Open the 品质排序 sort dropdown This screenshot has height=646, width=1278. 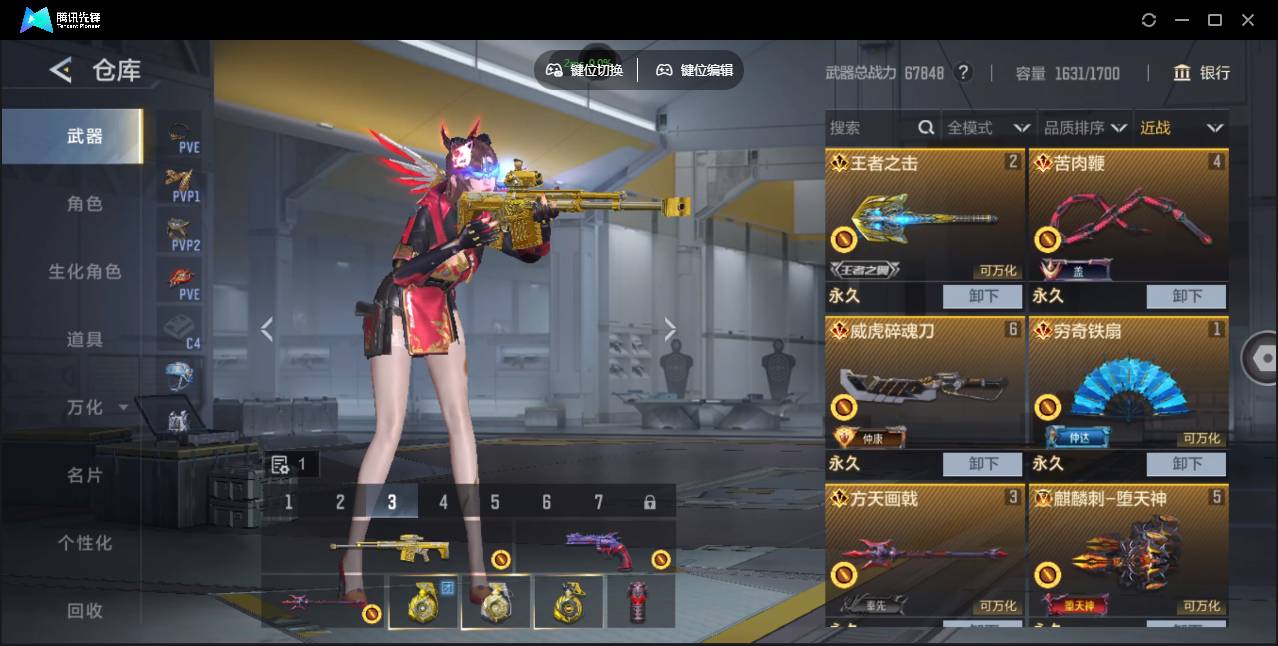point(1085,128)
